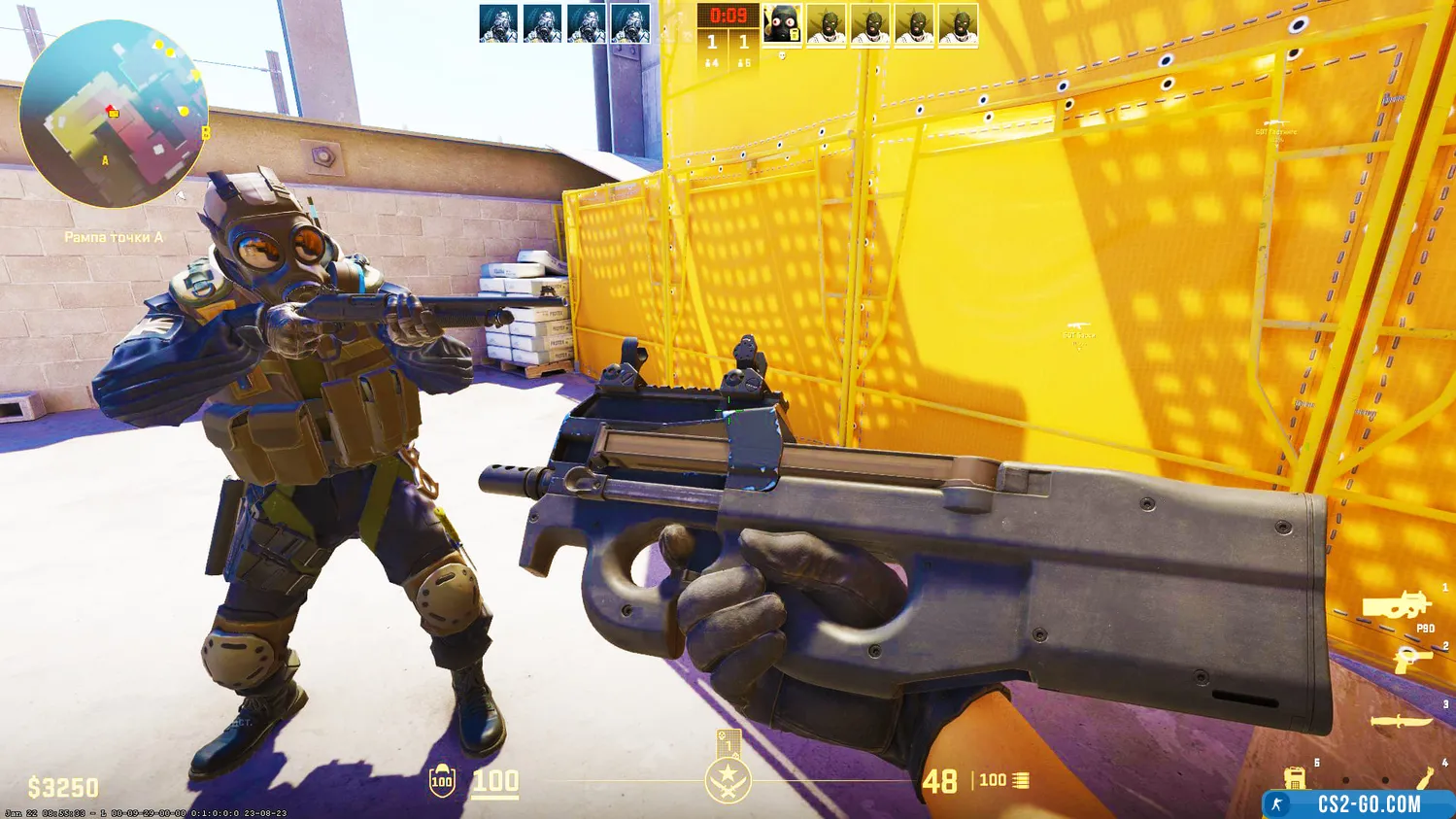Select the grenade icon in slot four

[1426, 778]
